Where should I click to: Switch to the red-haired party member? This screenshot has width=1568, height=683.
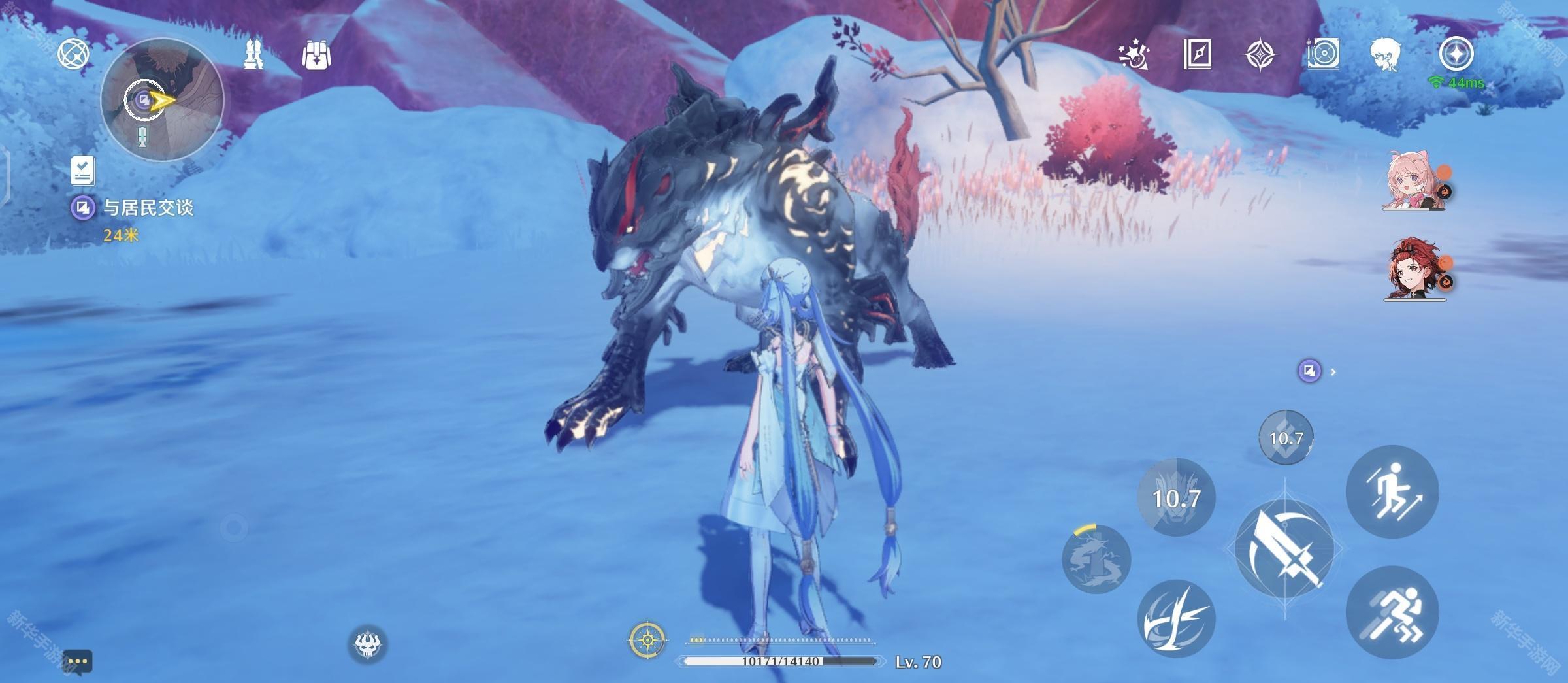[x=1413, y=269]
